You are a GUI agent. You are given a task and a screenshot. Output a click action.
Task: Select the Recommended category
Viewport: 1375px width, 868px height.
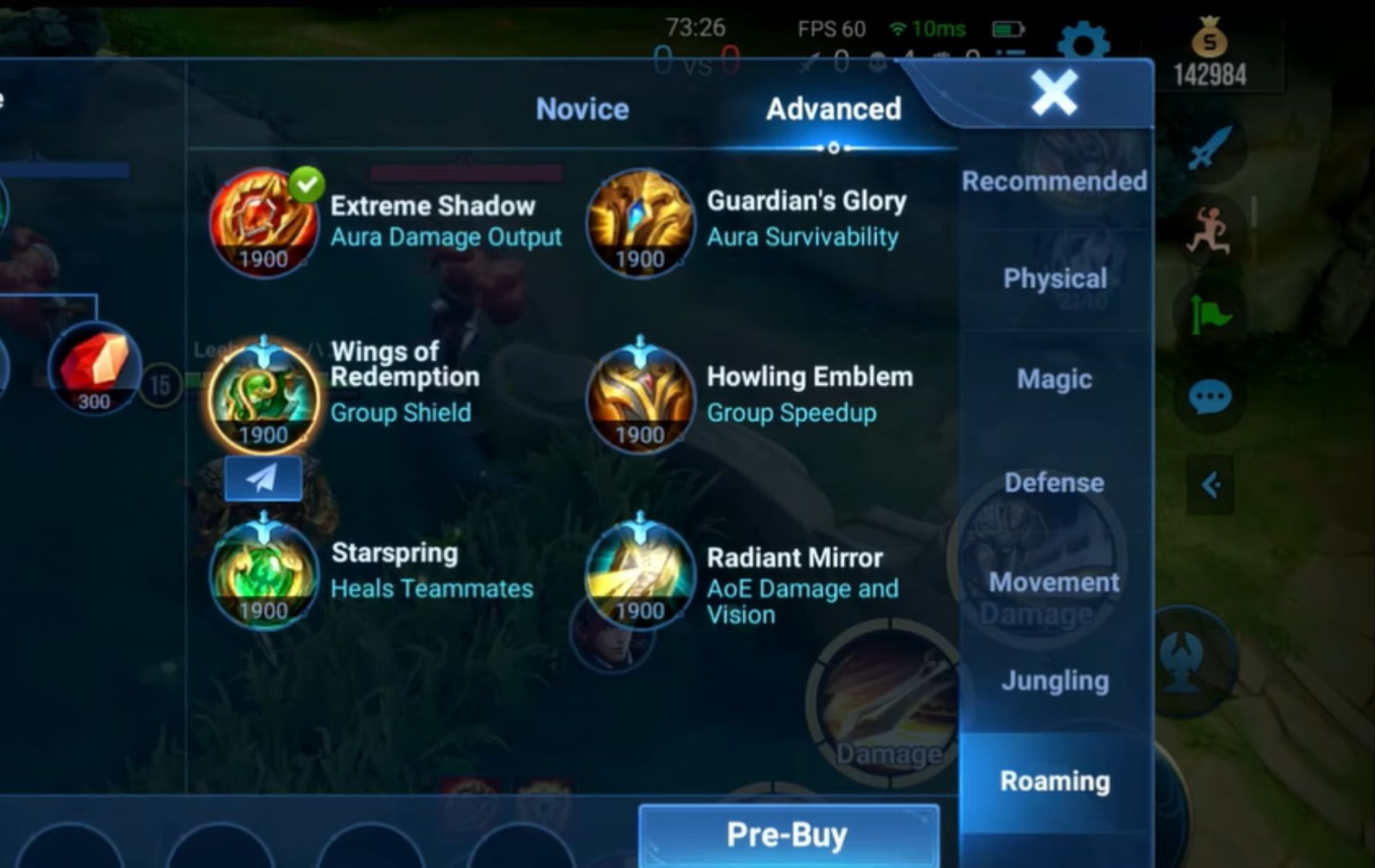[x=1054, y=181]
